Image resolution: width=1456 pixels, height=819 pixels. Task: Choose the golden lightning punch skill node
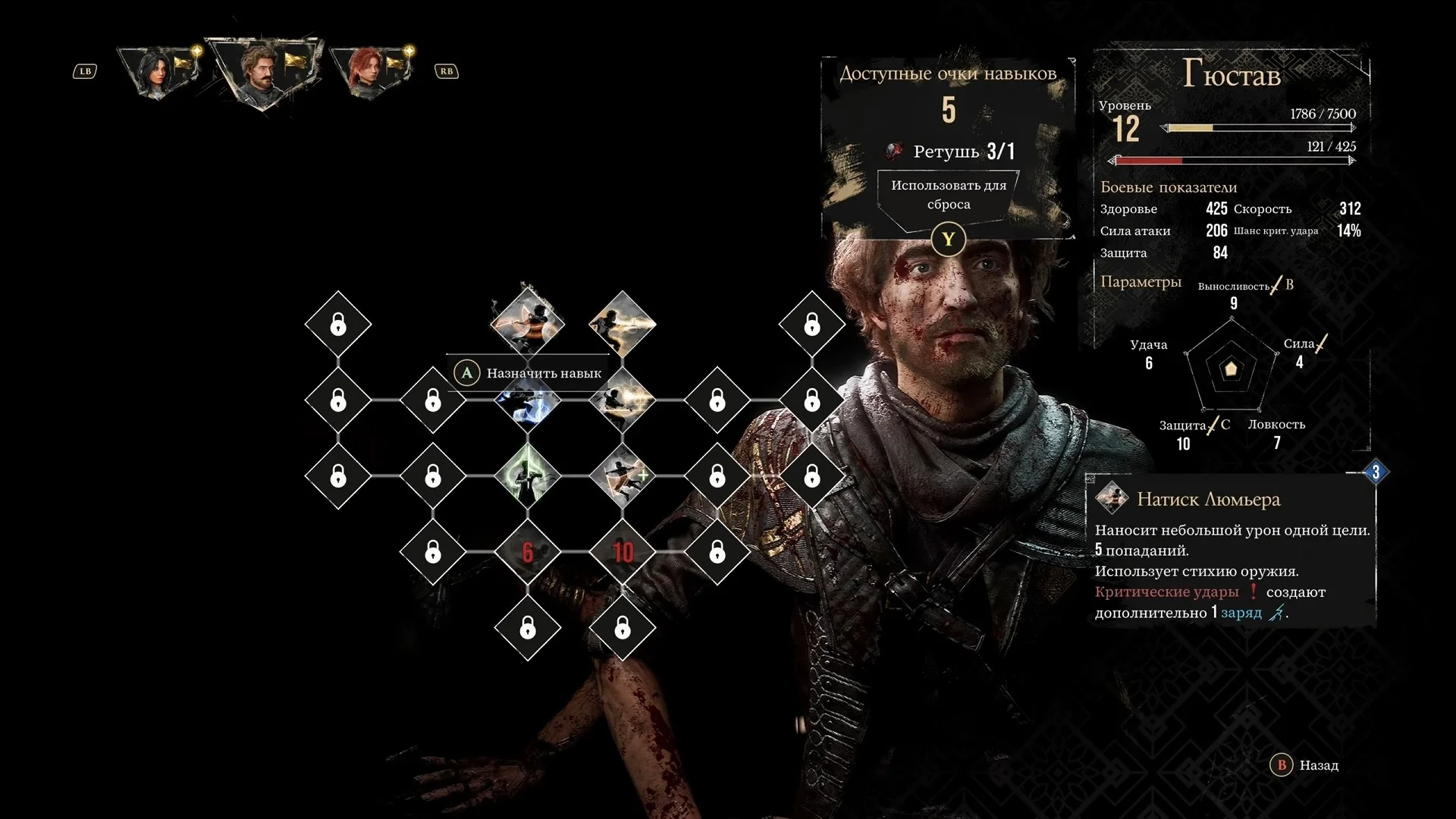(623, 324)
